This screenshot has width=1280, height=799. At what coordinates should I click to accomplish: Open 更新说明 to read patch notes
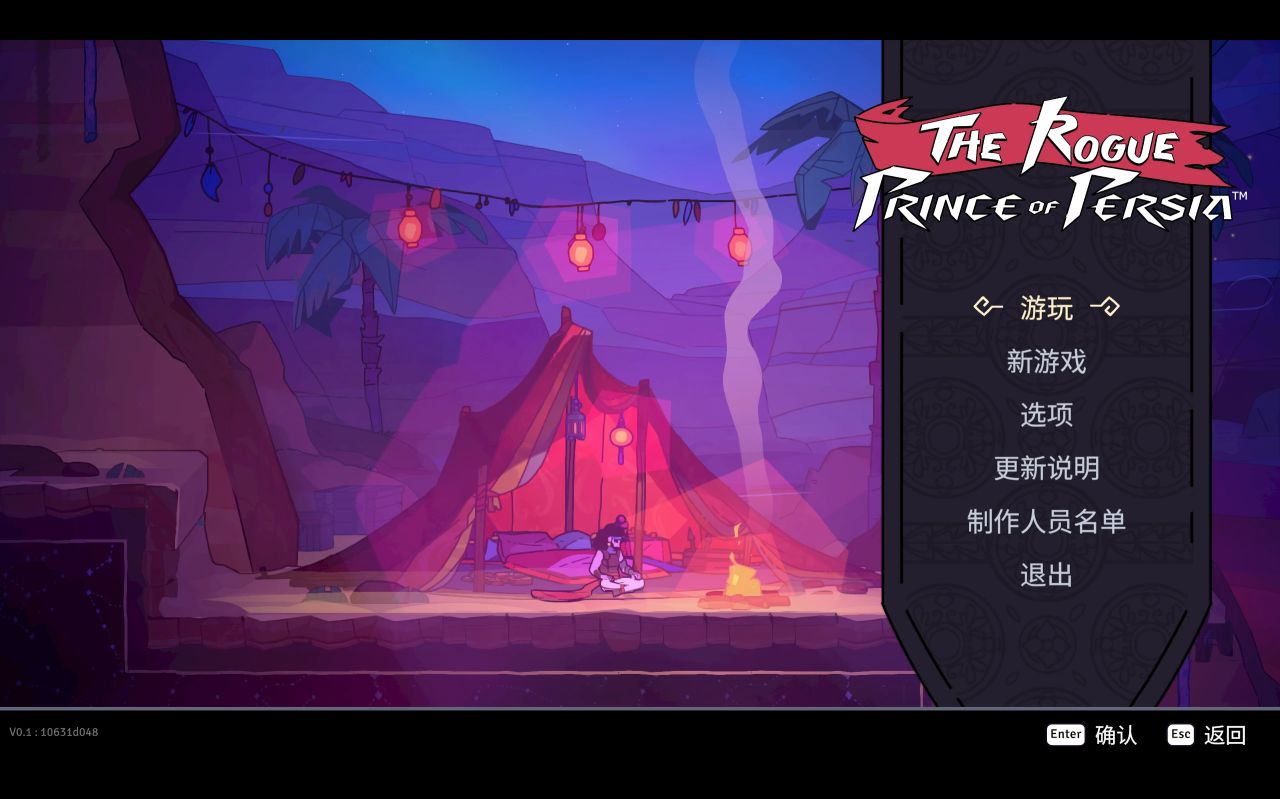[1046, 468]
